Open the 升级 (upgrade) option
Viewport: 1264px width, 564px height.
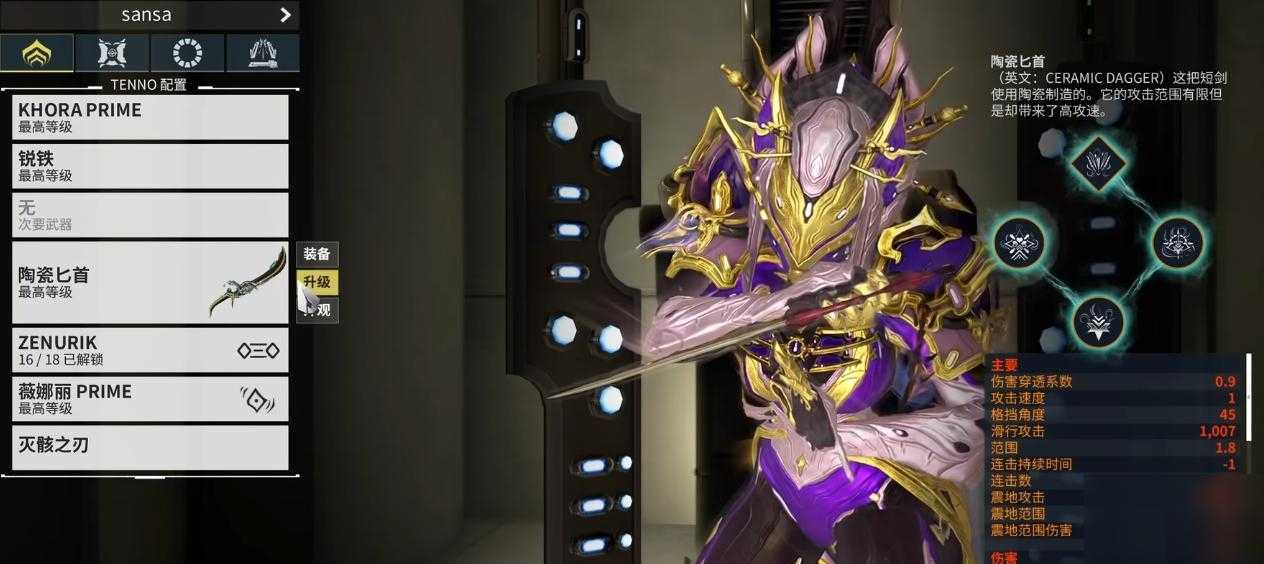pyautogui.click(x=318, y=282)
